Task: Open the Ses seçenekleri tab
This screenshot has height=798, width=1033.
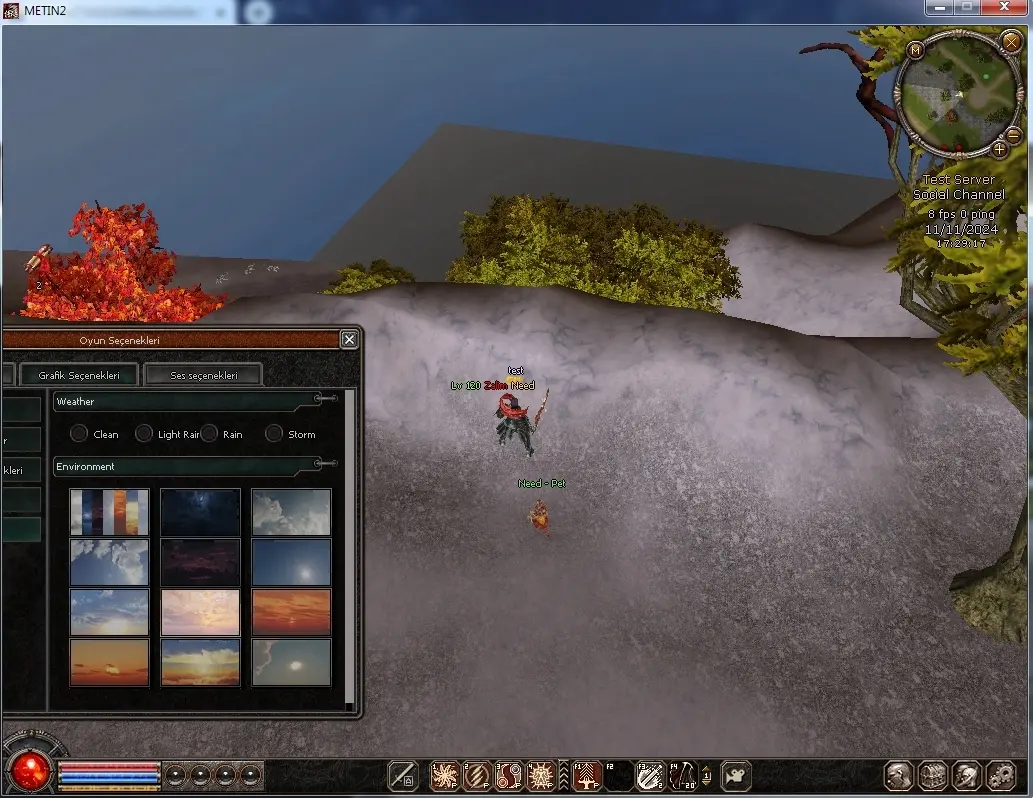Action: pyautogui.click(x=203, y=375)
